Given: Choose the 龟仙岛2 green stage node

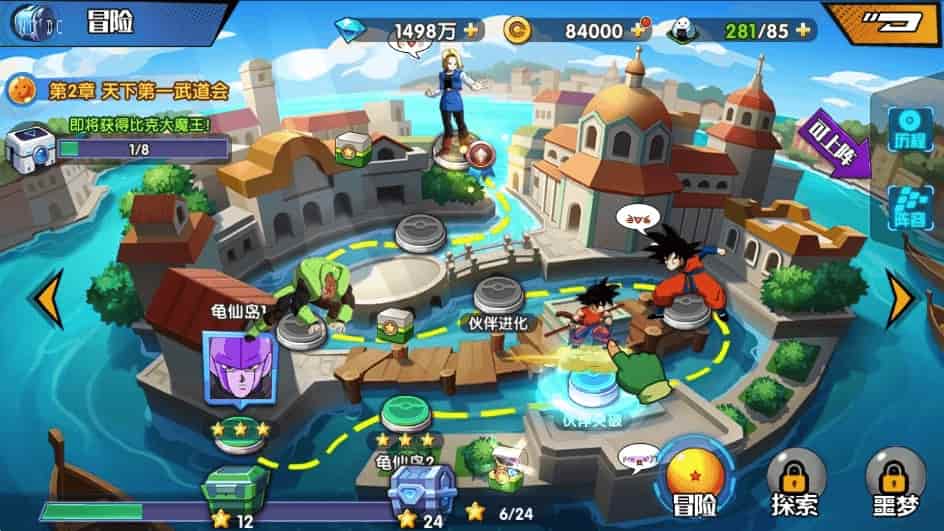Looking at the screenshot, I should pyautogui.click(x=405, y=412).
